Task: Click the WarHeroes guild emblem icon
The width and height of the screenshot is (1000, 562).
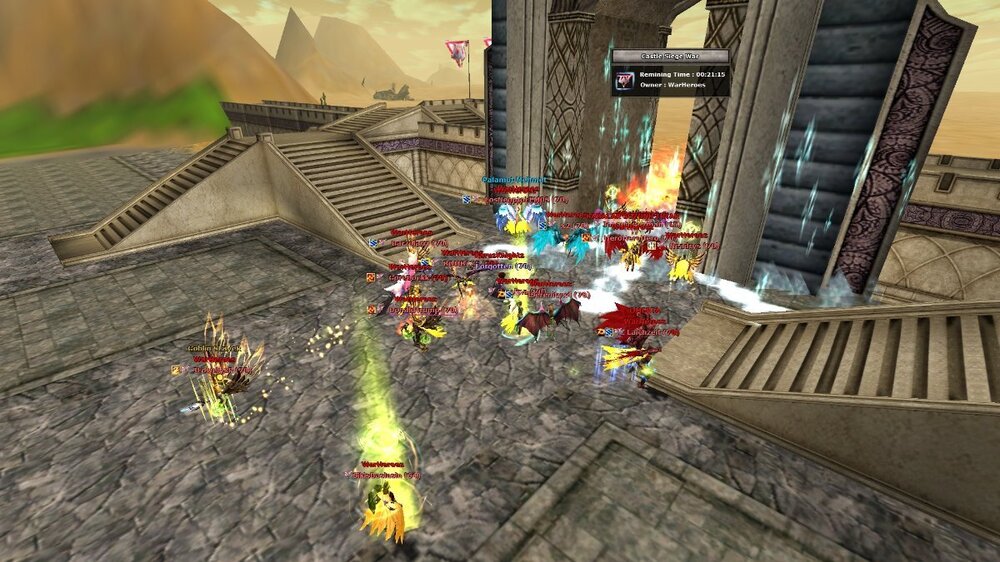Action: point(625,80)
